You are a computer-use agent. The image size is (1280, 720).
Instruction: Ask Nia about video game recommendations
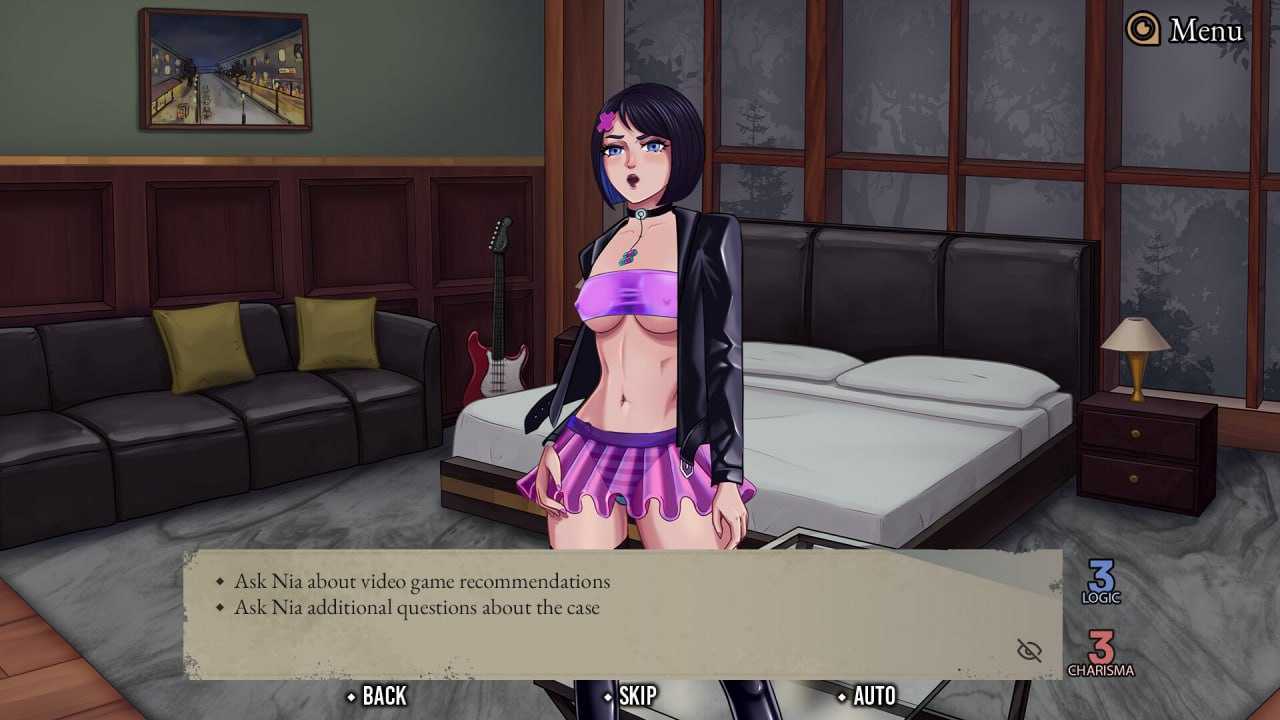coord(421,581)
